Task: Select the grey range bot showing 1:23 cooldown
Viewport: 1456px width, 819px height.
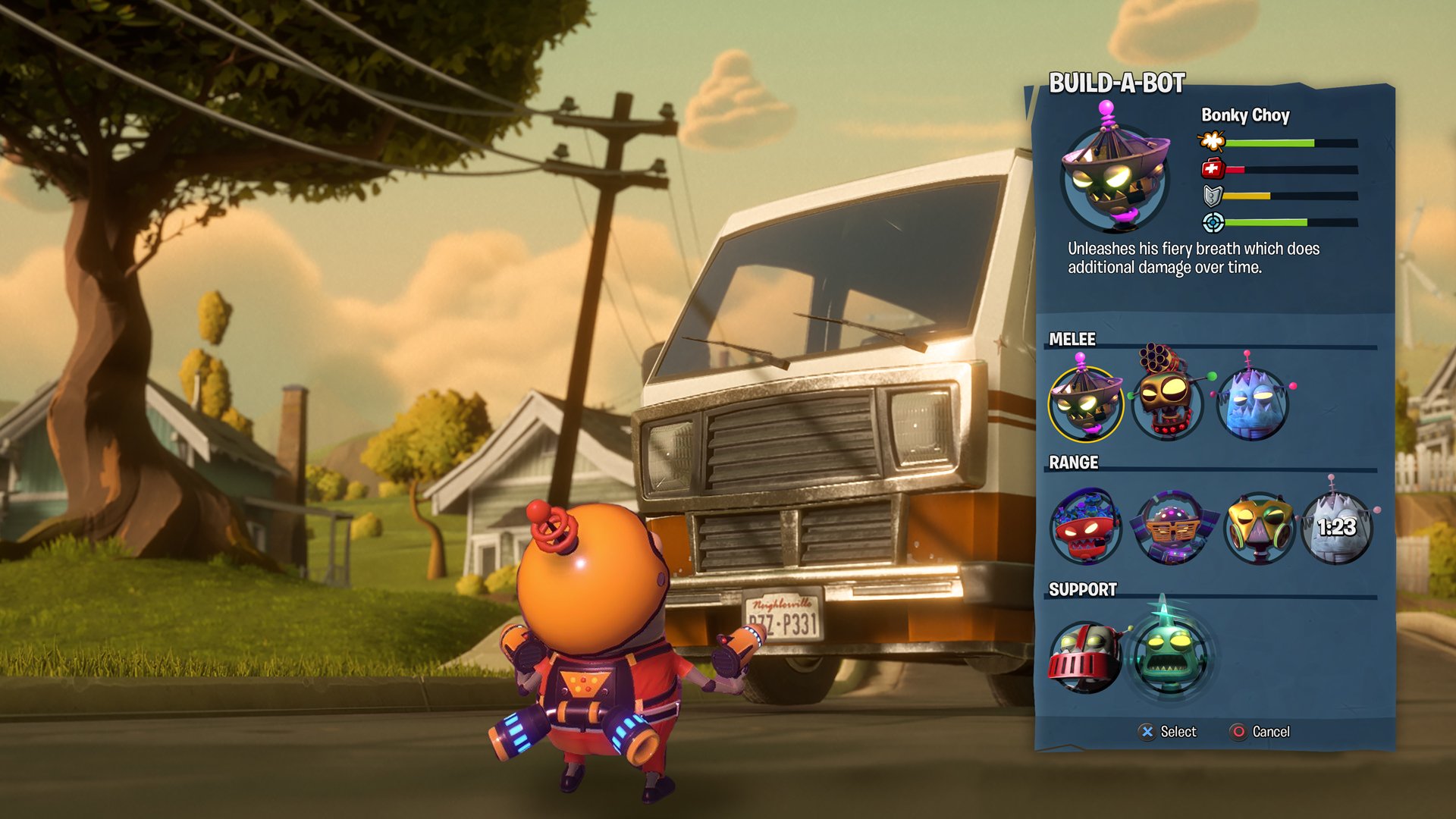Action: click(x=1337, y=528)
